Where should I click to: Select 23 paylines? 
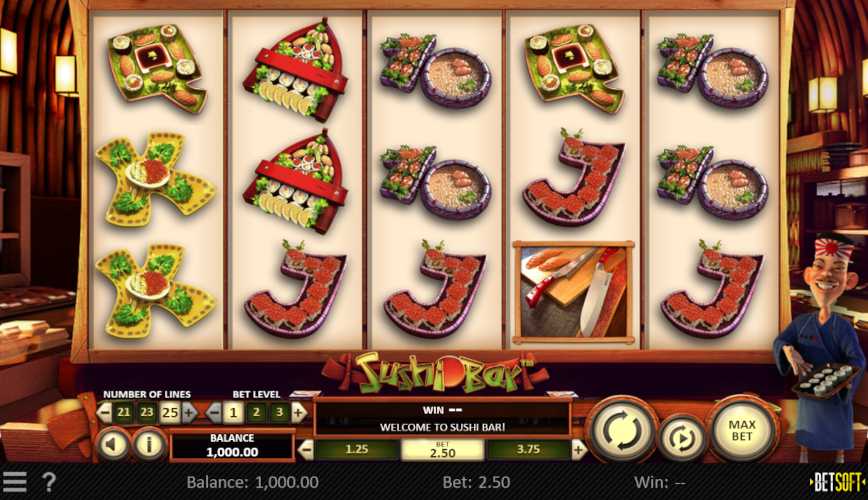[x=146, y=411]
